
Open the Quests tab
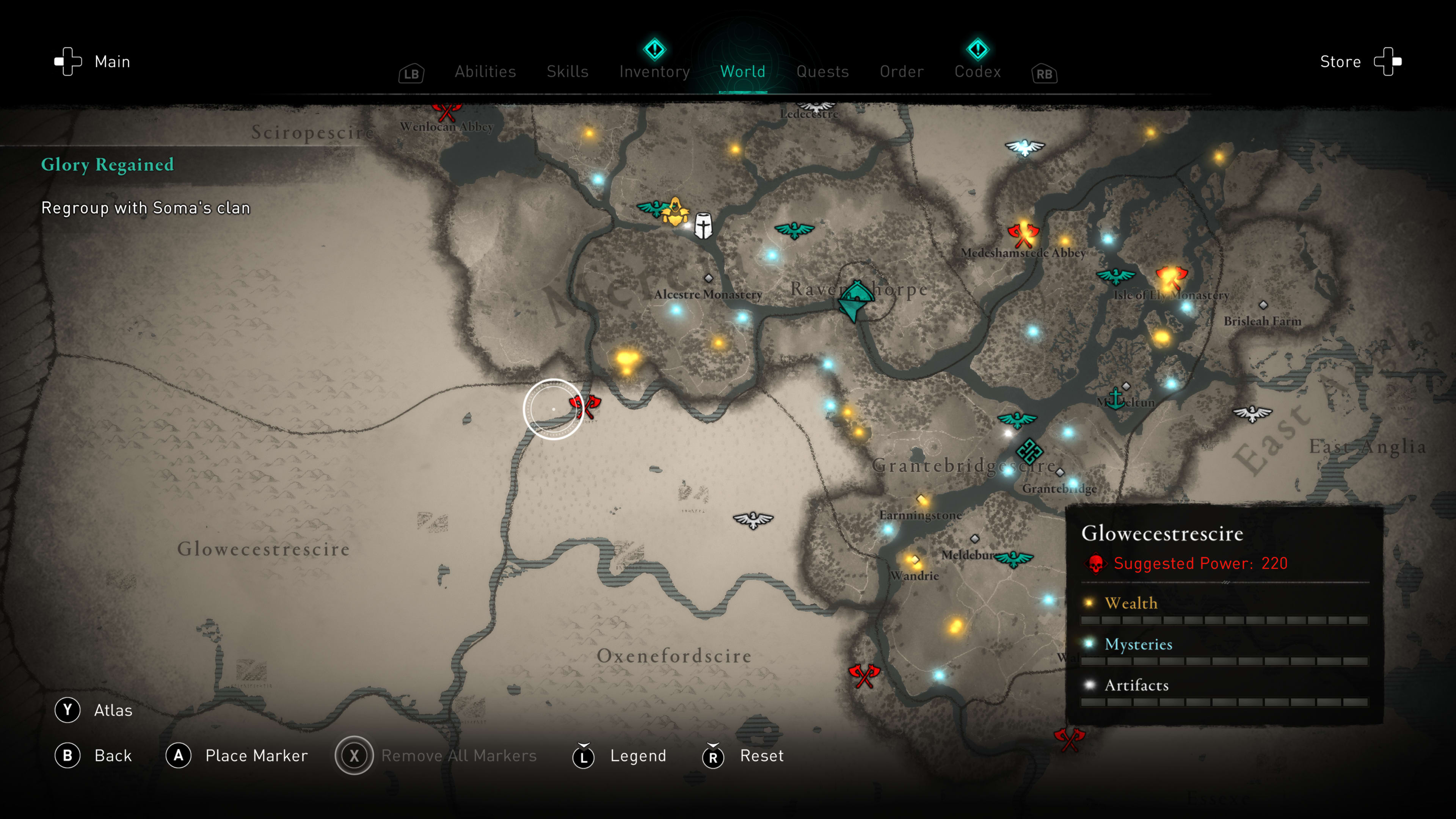pos(822,72)
